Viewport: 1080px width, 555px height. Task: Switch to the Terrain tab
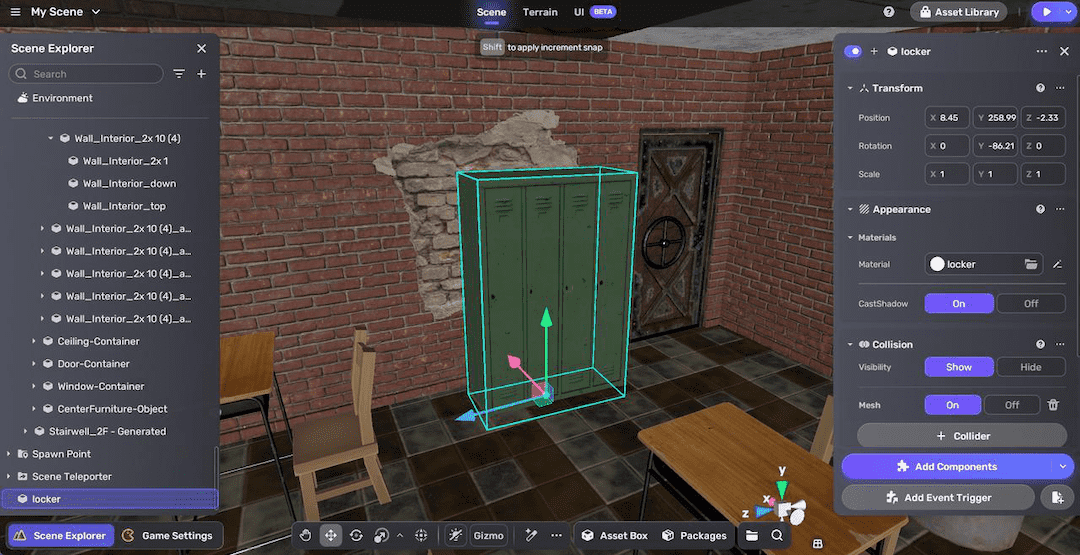click(540, 12)
